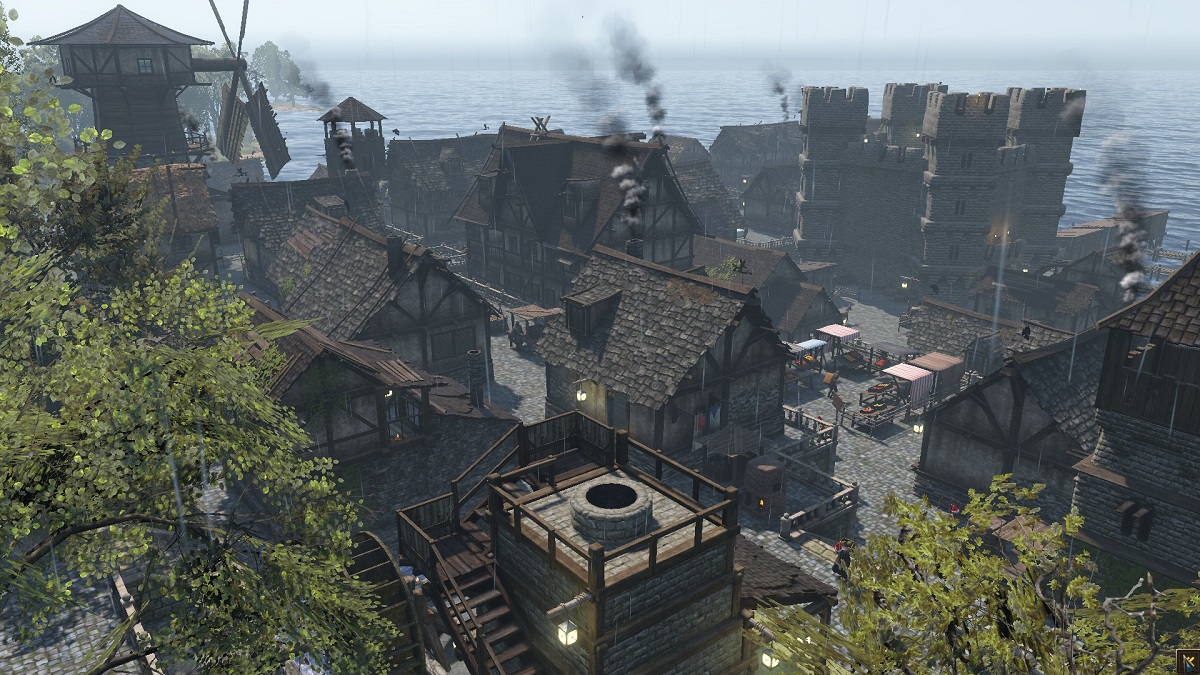Click the sword emblem icon in the corner
This screenshot has height=675, width=1200.
pos(1187,662)
